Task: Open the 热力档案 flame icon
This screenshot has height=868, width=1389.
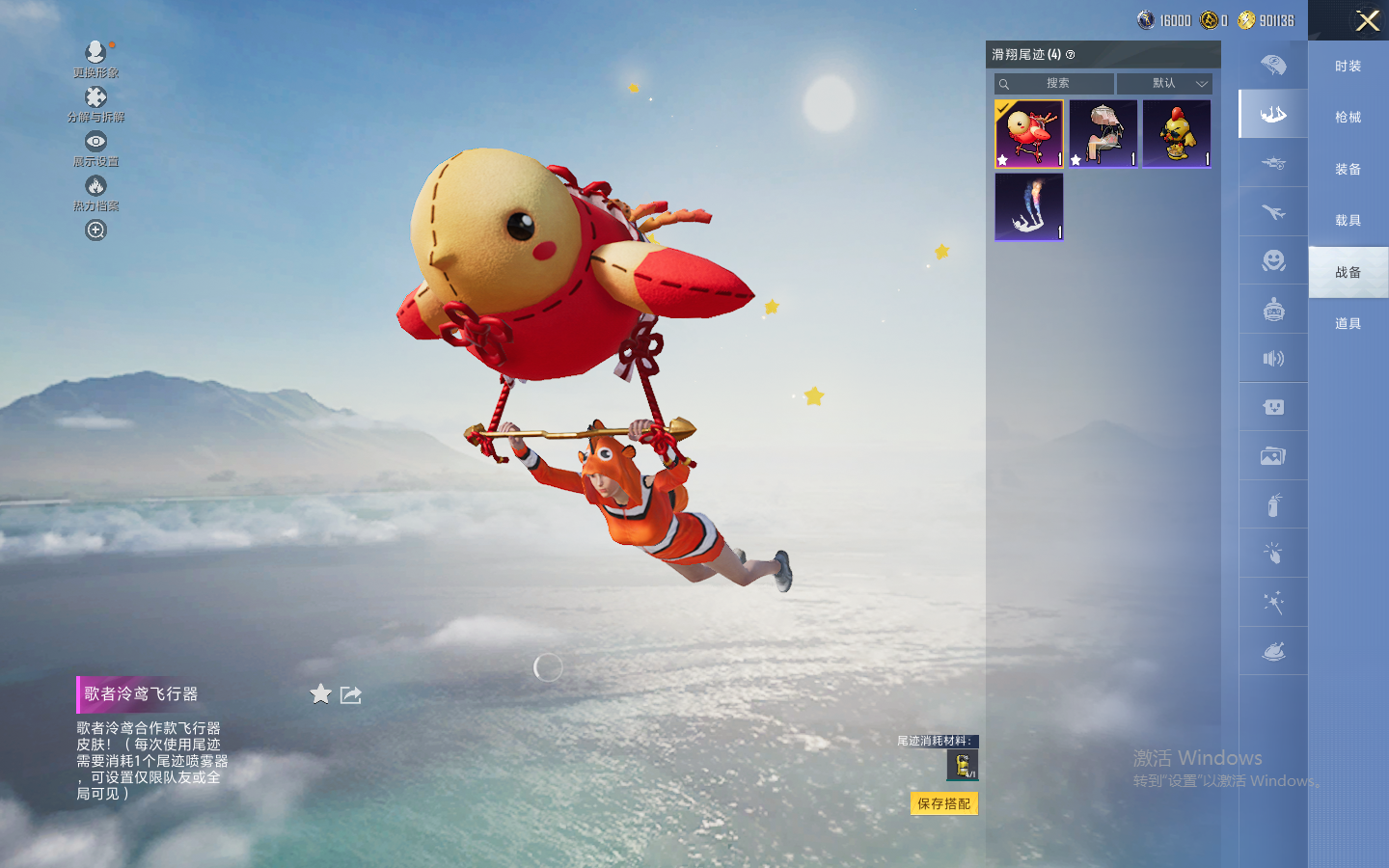Action: point(95,192)
